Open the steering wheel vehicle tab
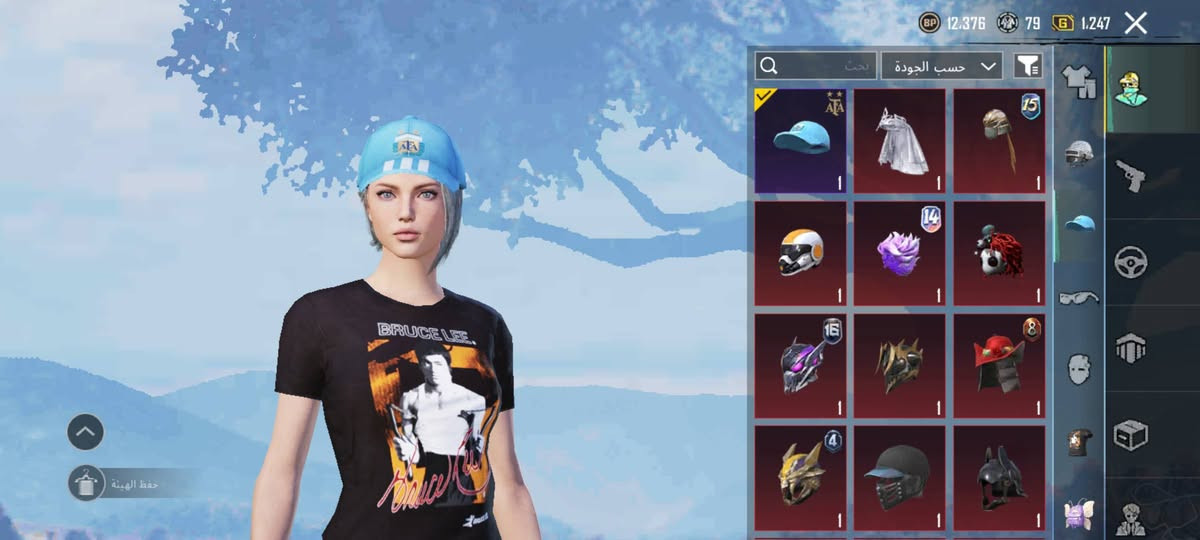The image size is (1200, 540). 1131,262
